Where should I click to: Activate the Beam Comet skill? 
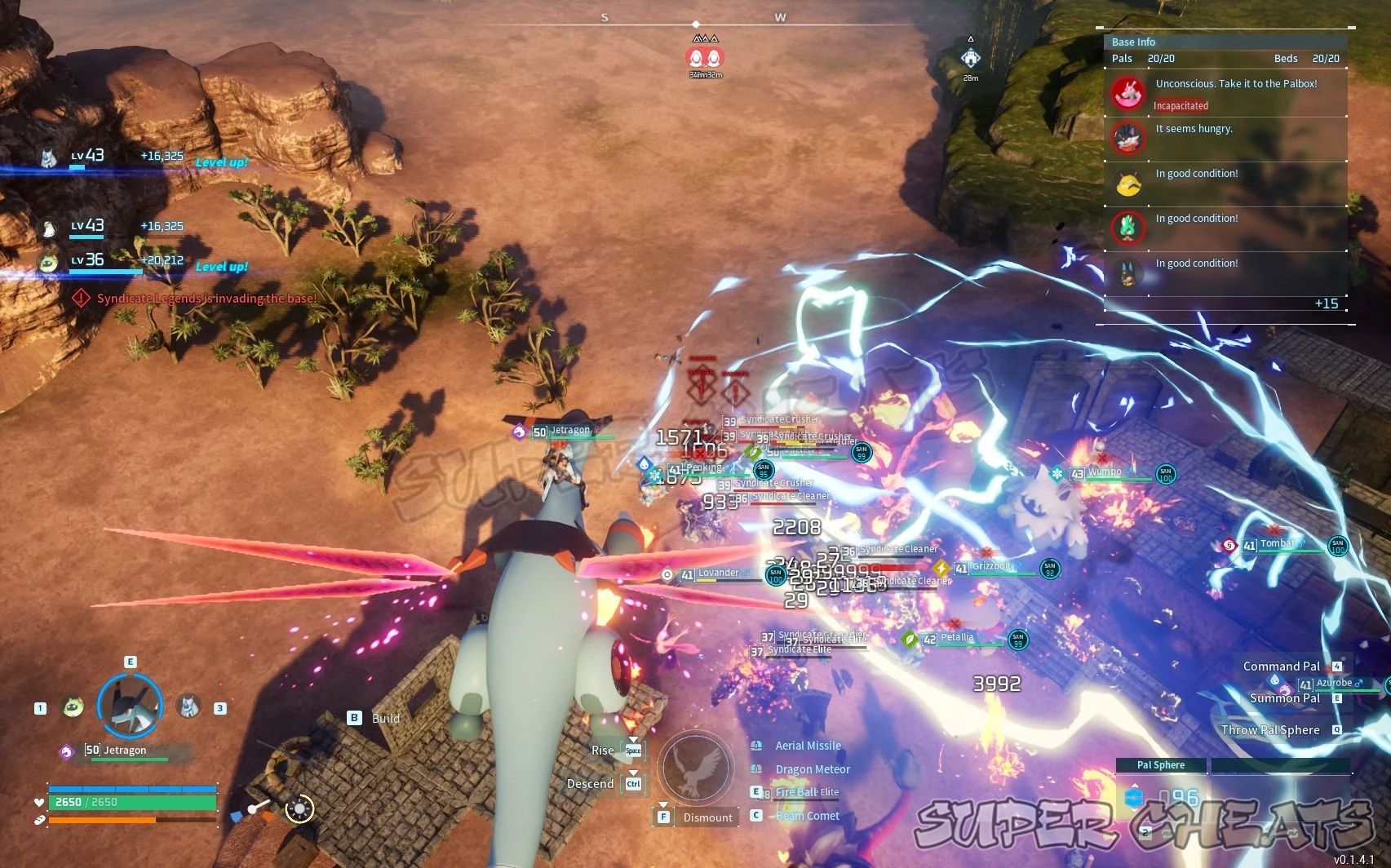pyautogui.click(x=807, y=816)
